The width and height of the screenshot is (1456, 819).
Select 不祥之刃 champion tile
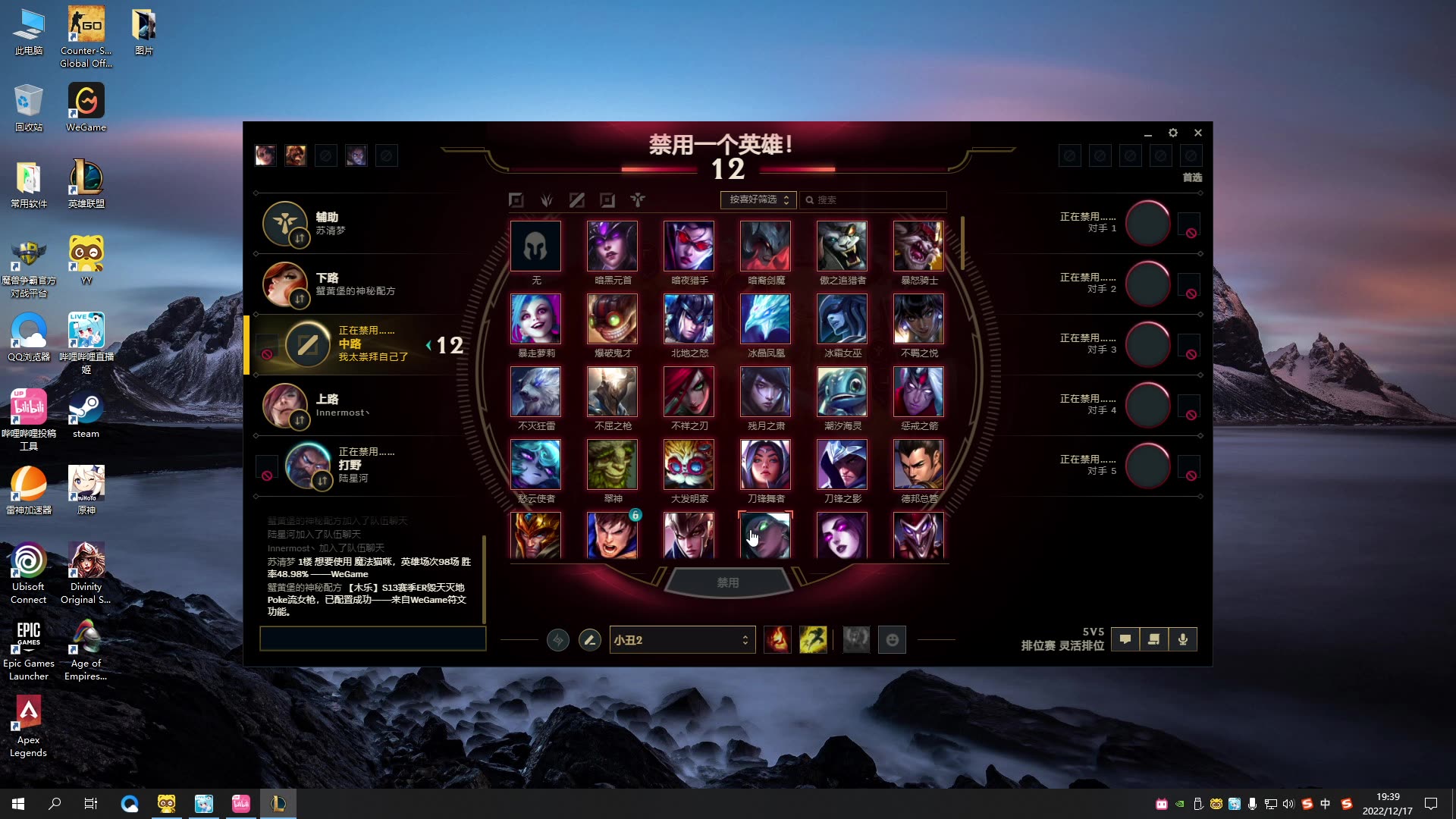(x=689, y=392)
